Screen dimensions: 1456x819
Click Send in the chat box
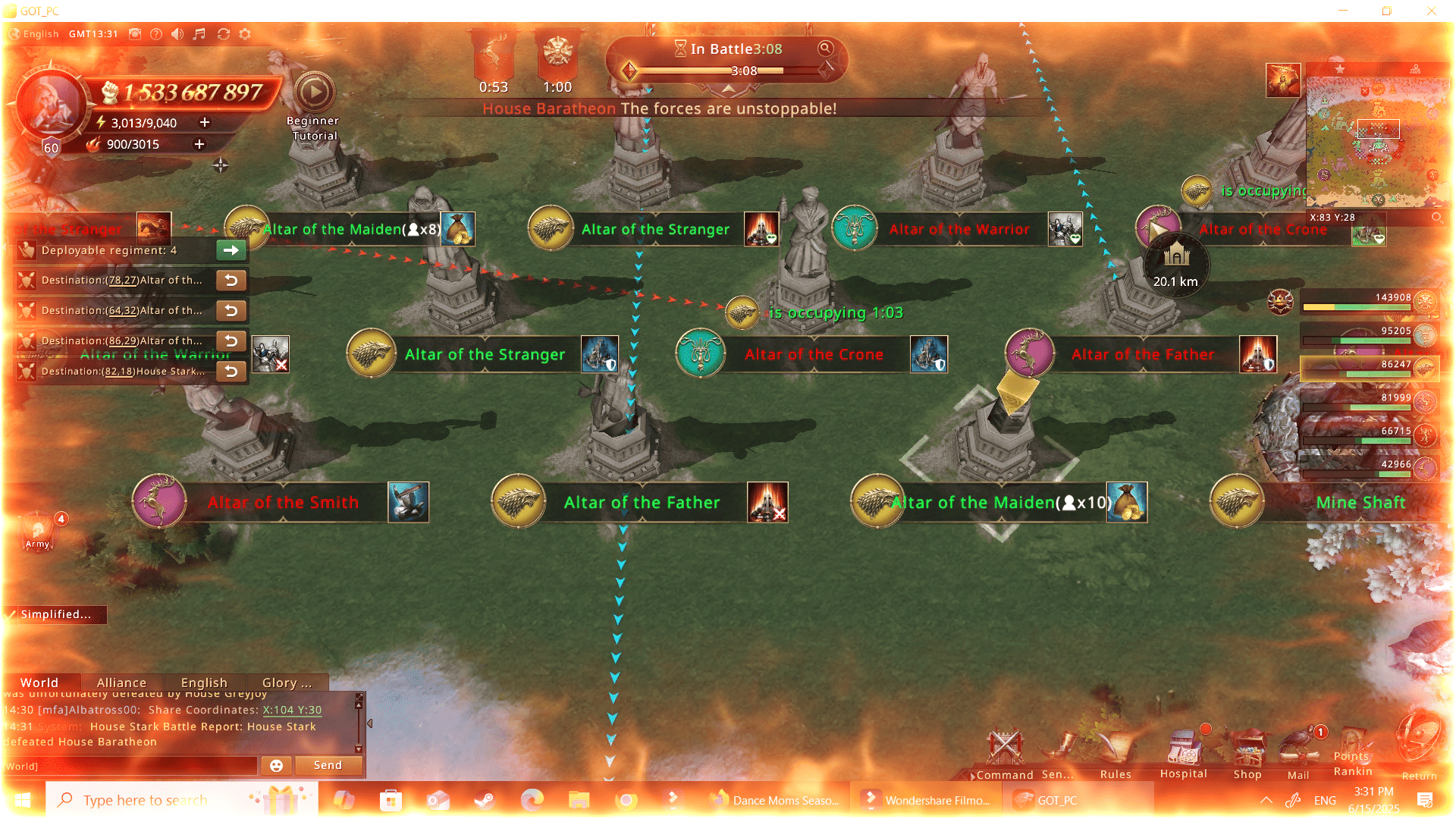[x=328, y=765]
